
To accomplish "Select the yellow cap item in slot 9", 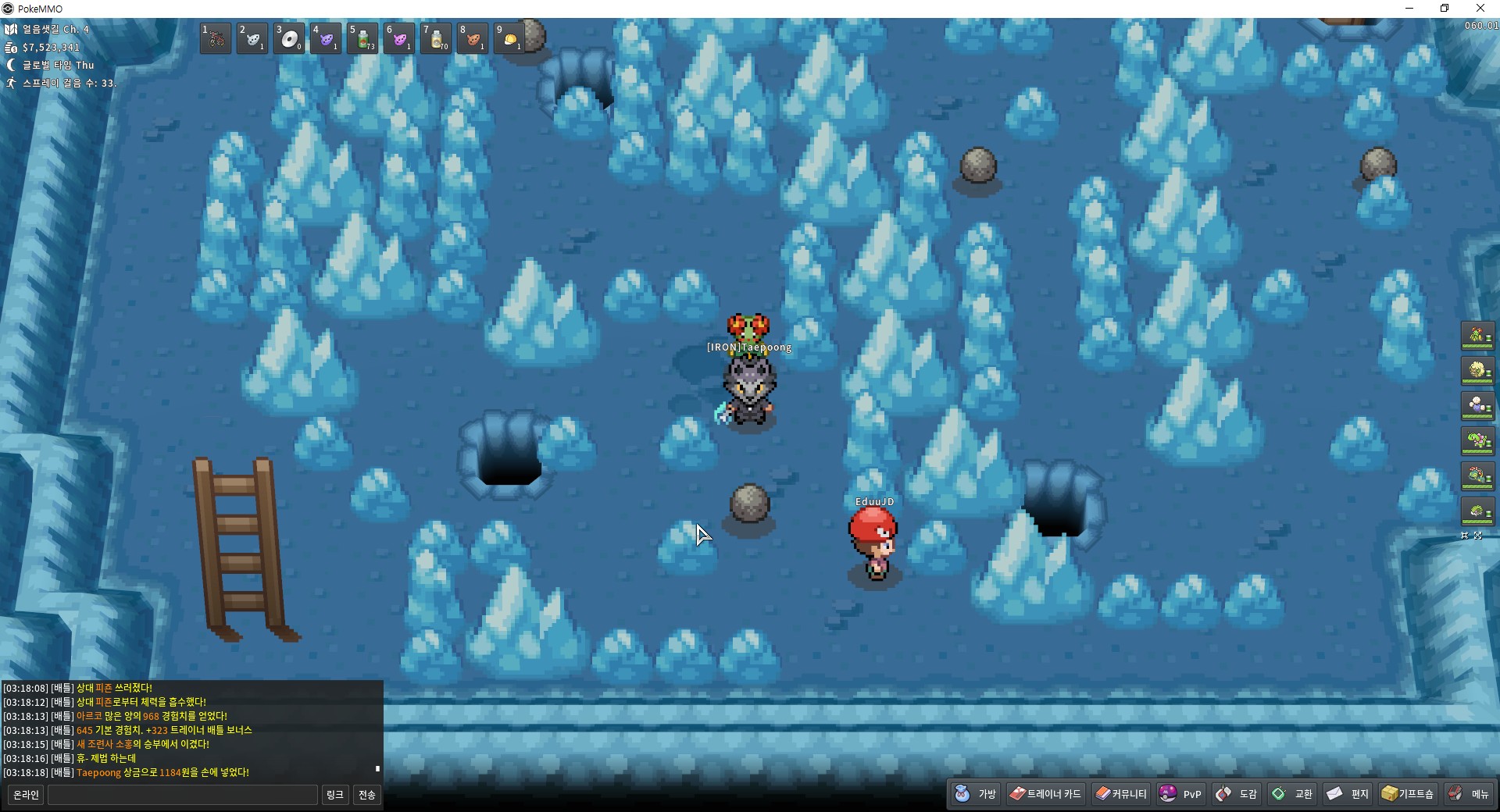I will (x=509, y=37).
